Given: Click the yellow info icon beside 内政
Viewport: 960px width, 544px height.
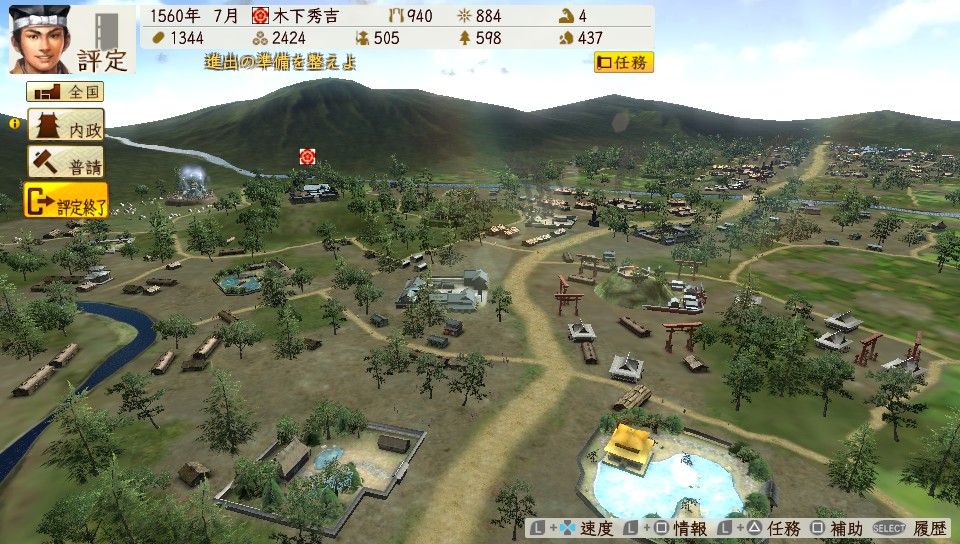Looking at the screenshot, I should [15, 124].
